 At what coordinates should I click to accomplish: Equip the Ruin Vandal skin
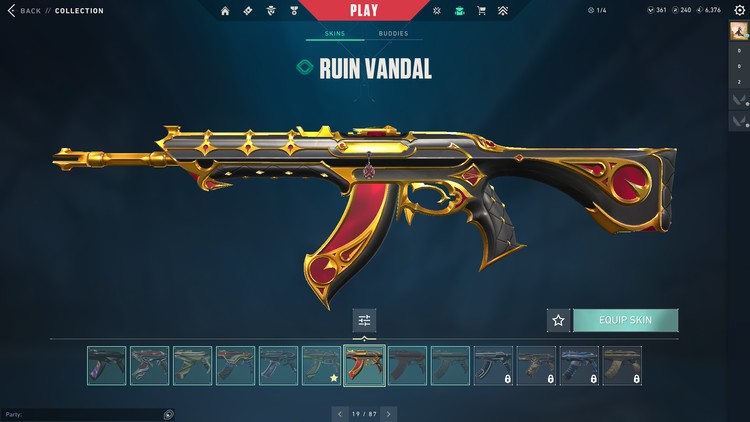click(625, 320)
